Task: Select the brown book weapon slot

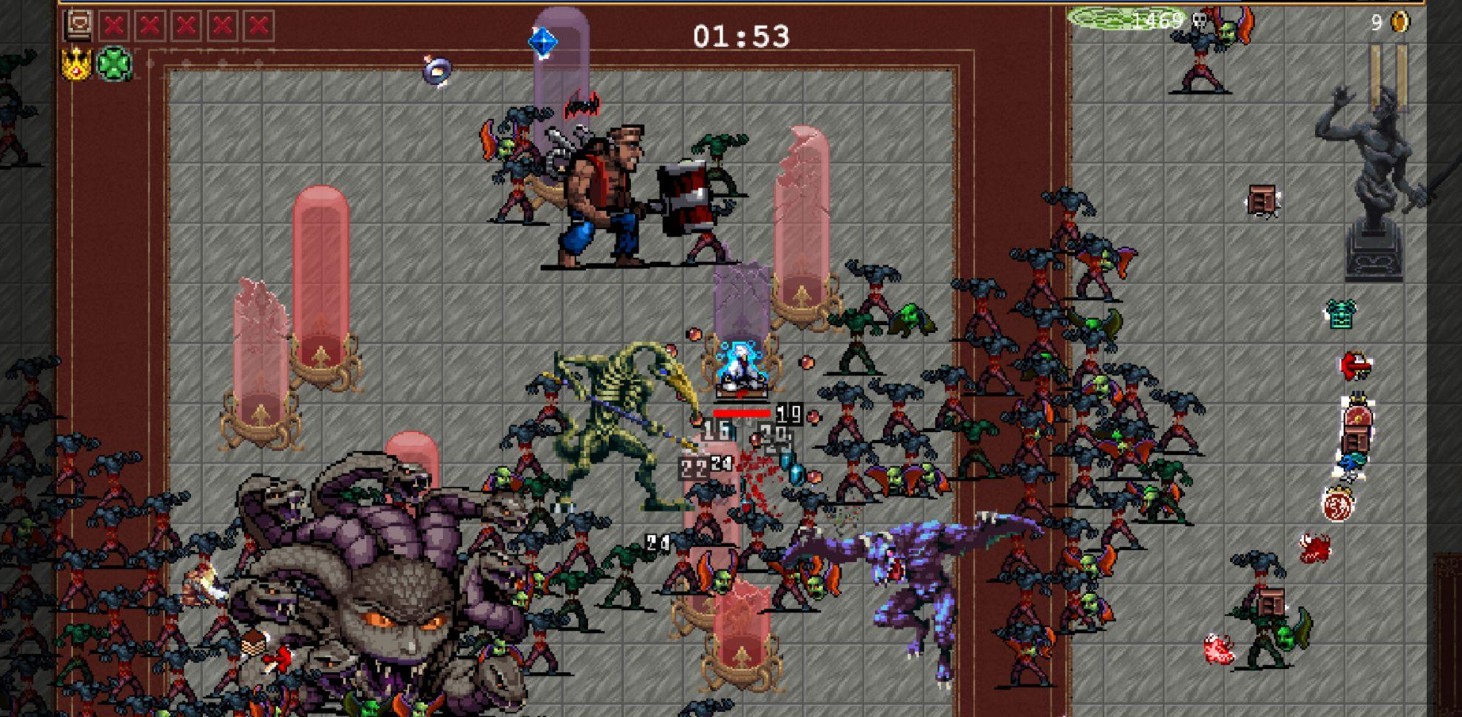Action: [x=78, y=25]
